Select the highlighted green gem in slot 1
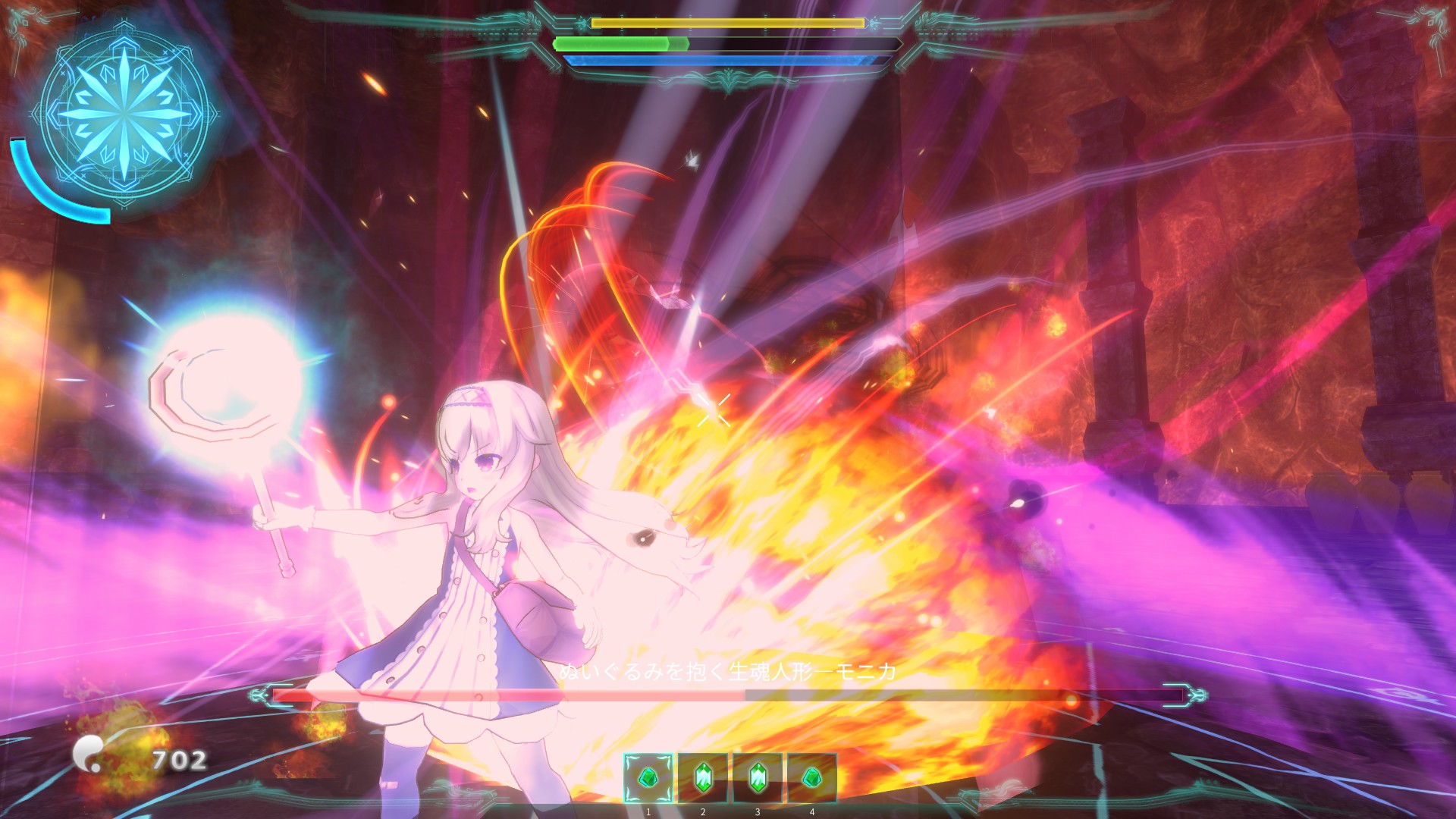Image resolution: width=1456 pixels, height=819 pixels. pyautogui.click(x=648, y=778)
